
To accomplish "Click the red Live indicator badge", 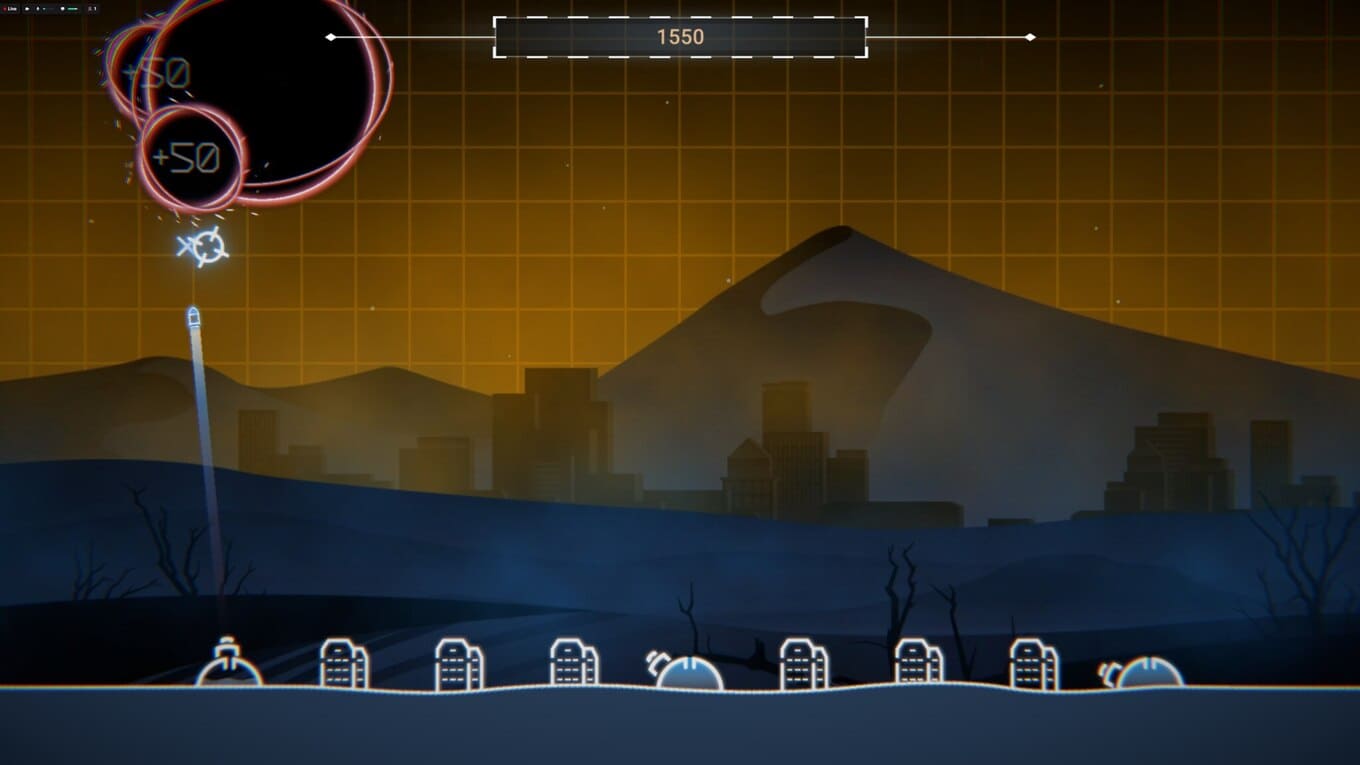I will tap(11, 8).
